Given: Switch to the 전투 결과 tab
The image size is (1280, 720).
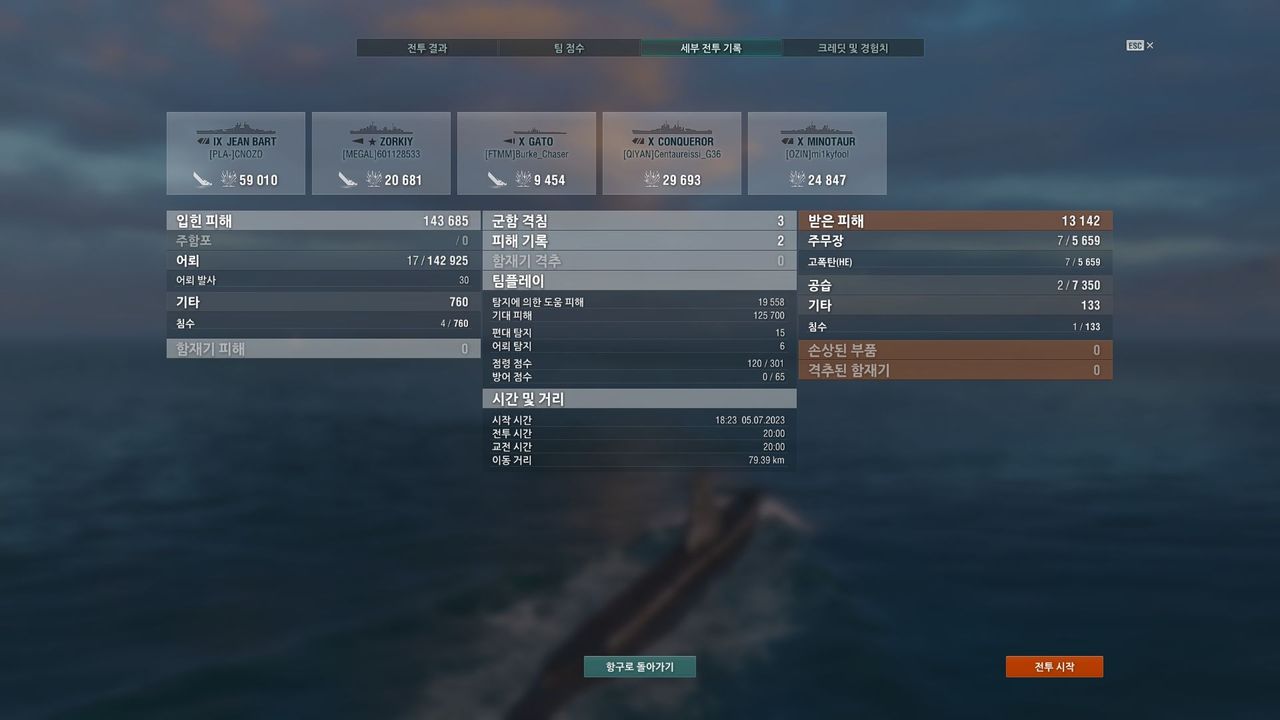Looking at the screenshot, I should (427, 48).
